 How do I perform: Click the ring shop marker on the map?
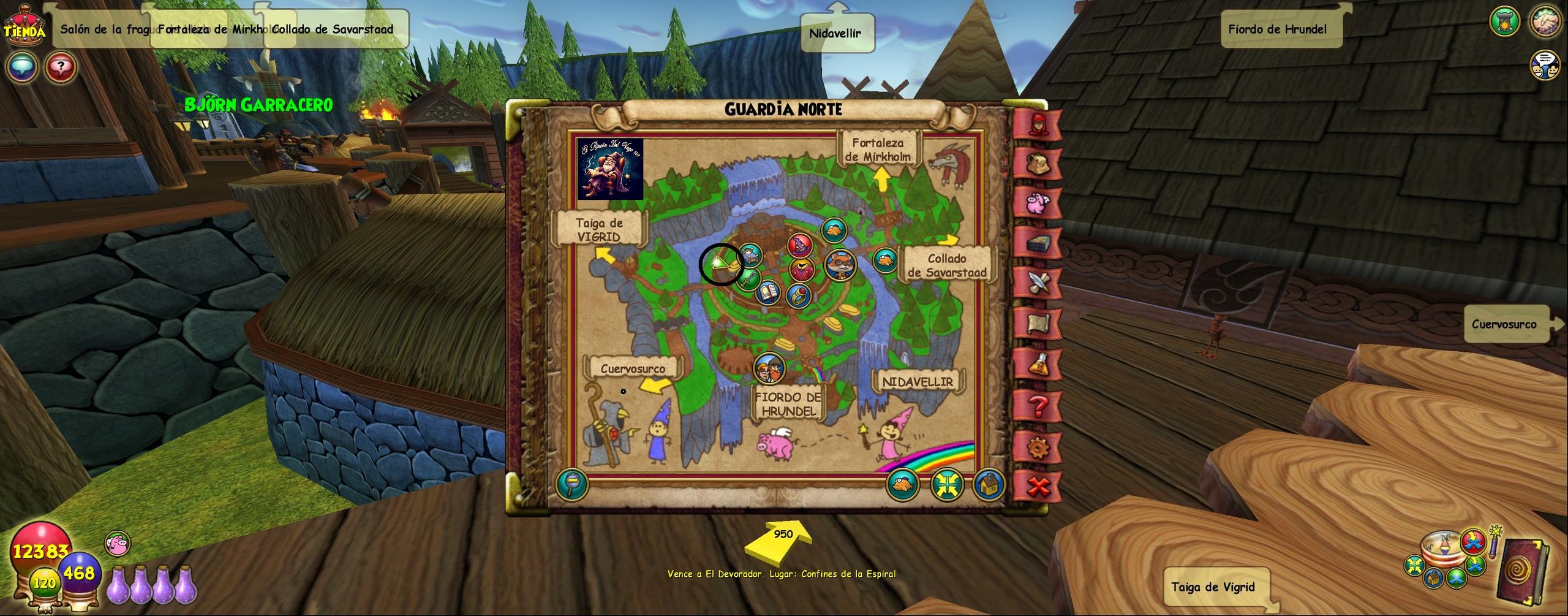[799, 295]
